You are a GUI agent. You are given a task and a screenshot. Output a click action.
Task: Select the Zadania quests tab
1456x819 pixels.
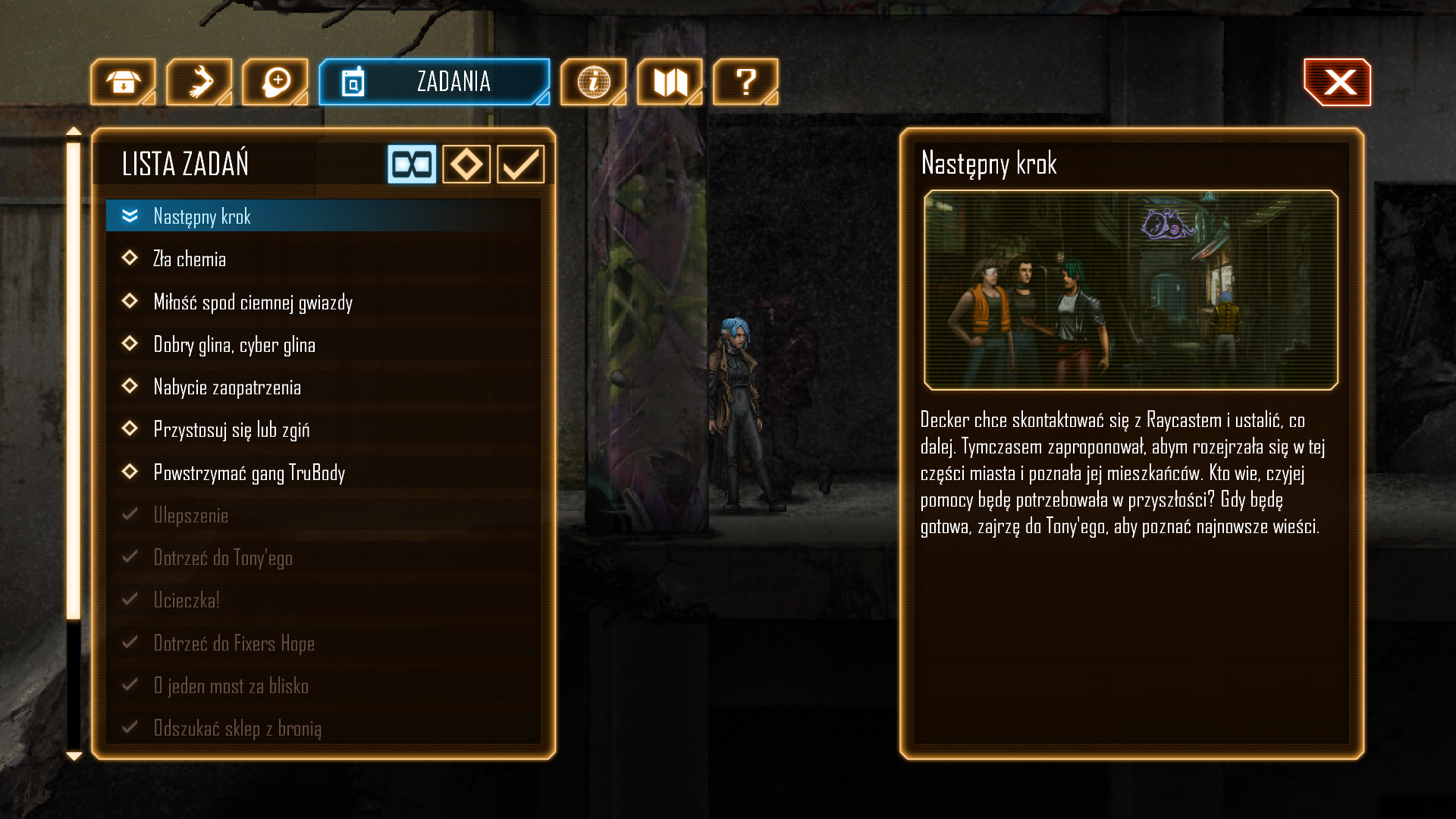coord(434,82)
